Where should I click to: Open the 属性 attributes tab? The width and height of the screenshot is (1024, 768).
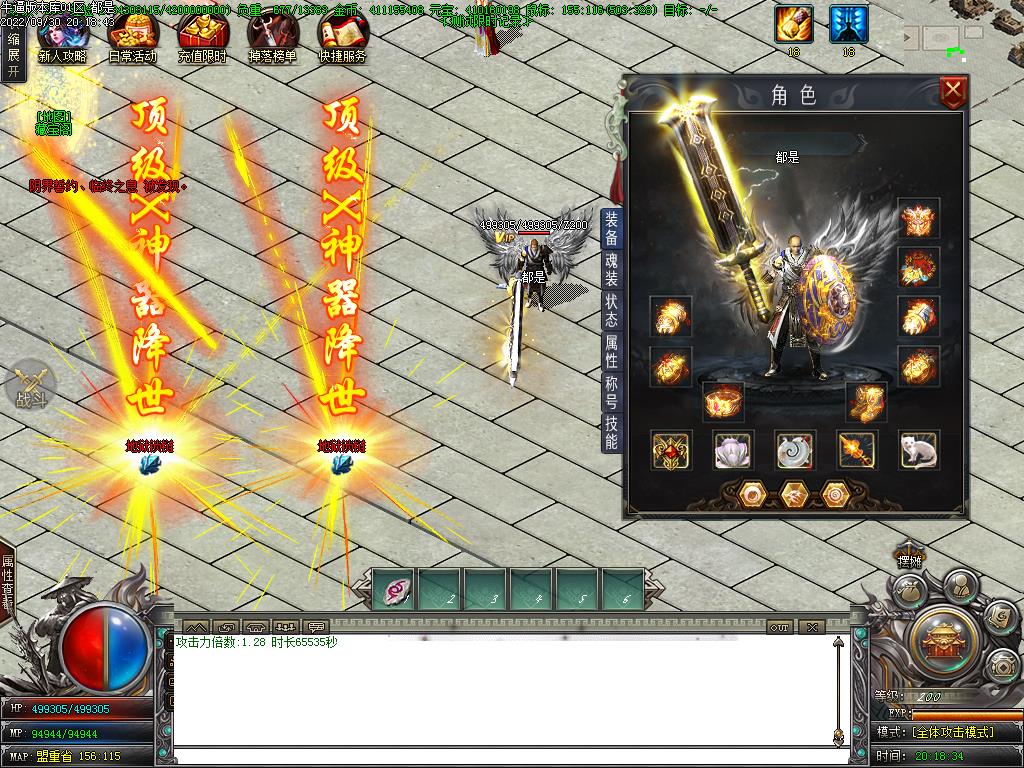pos(611,351)
